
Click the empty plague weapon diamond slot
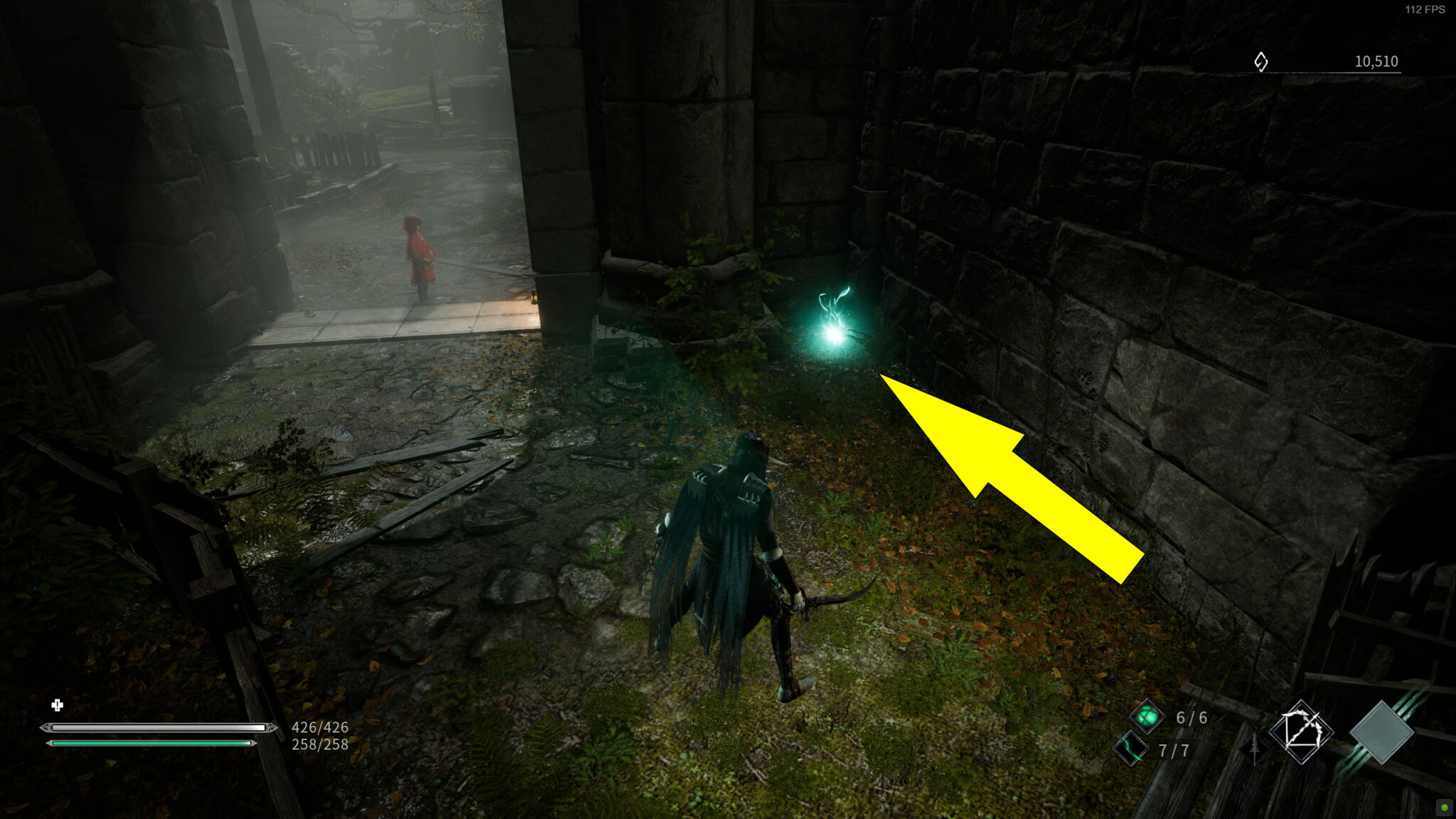(1382, 732)
